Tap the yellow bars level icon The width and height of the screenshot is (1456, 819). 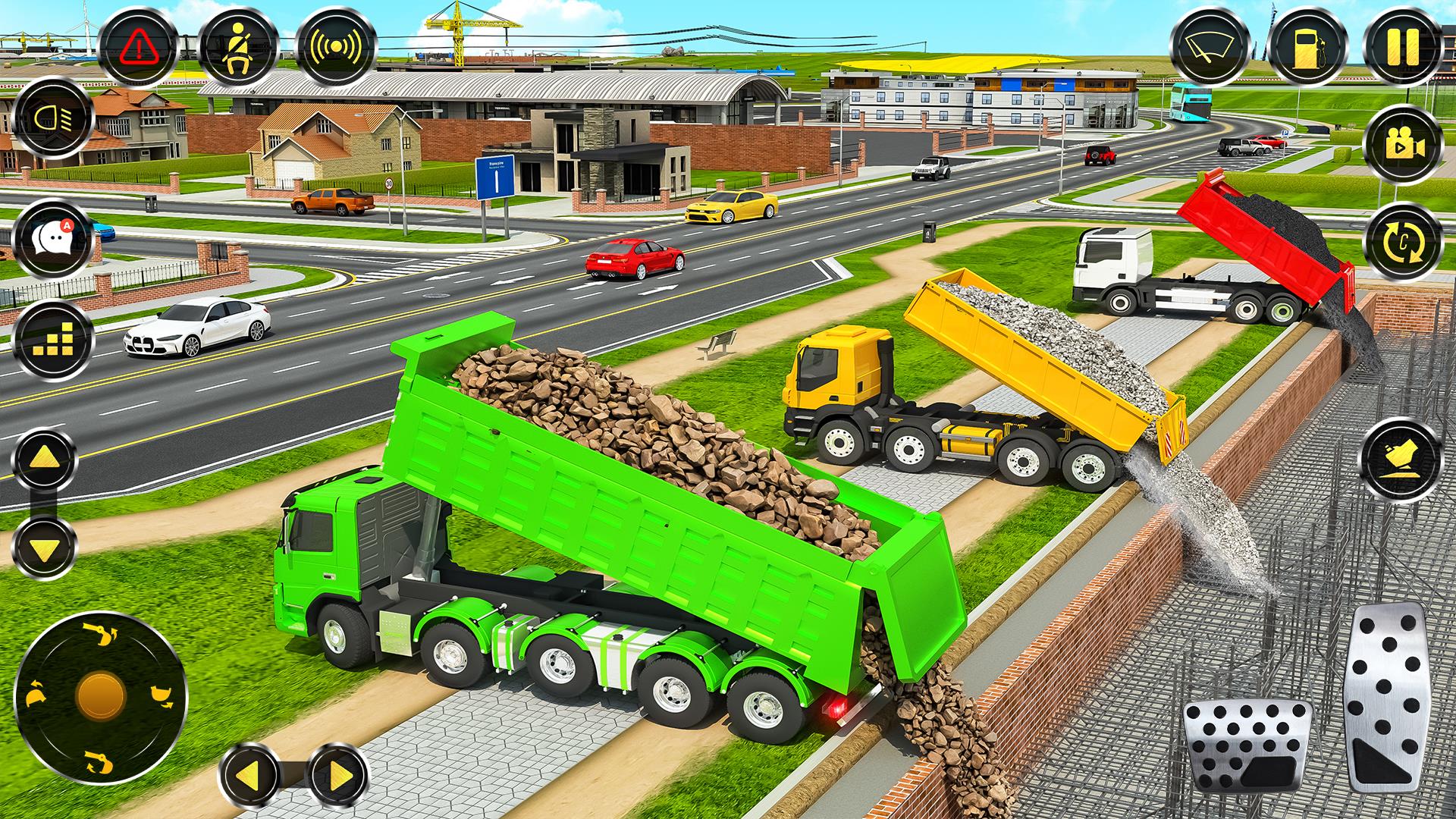[52, 339]
